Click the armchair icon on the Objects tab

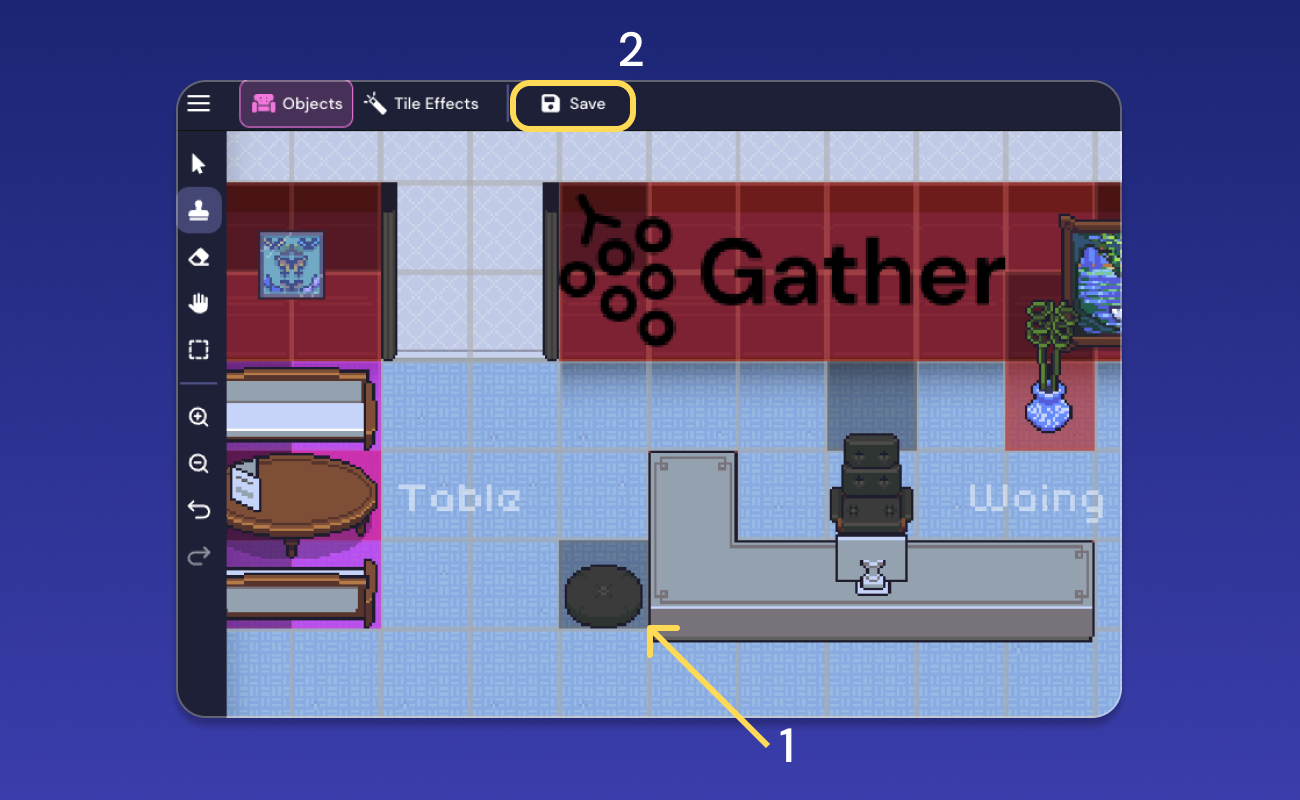pos(263,103)
